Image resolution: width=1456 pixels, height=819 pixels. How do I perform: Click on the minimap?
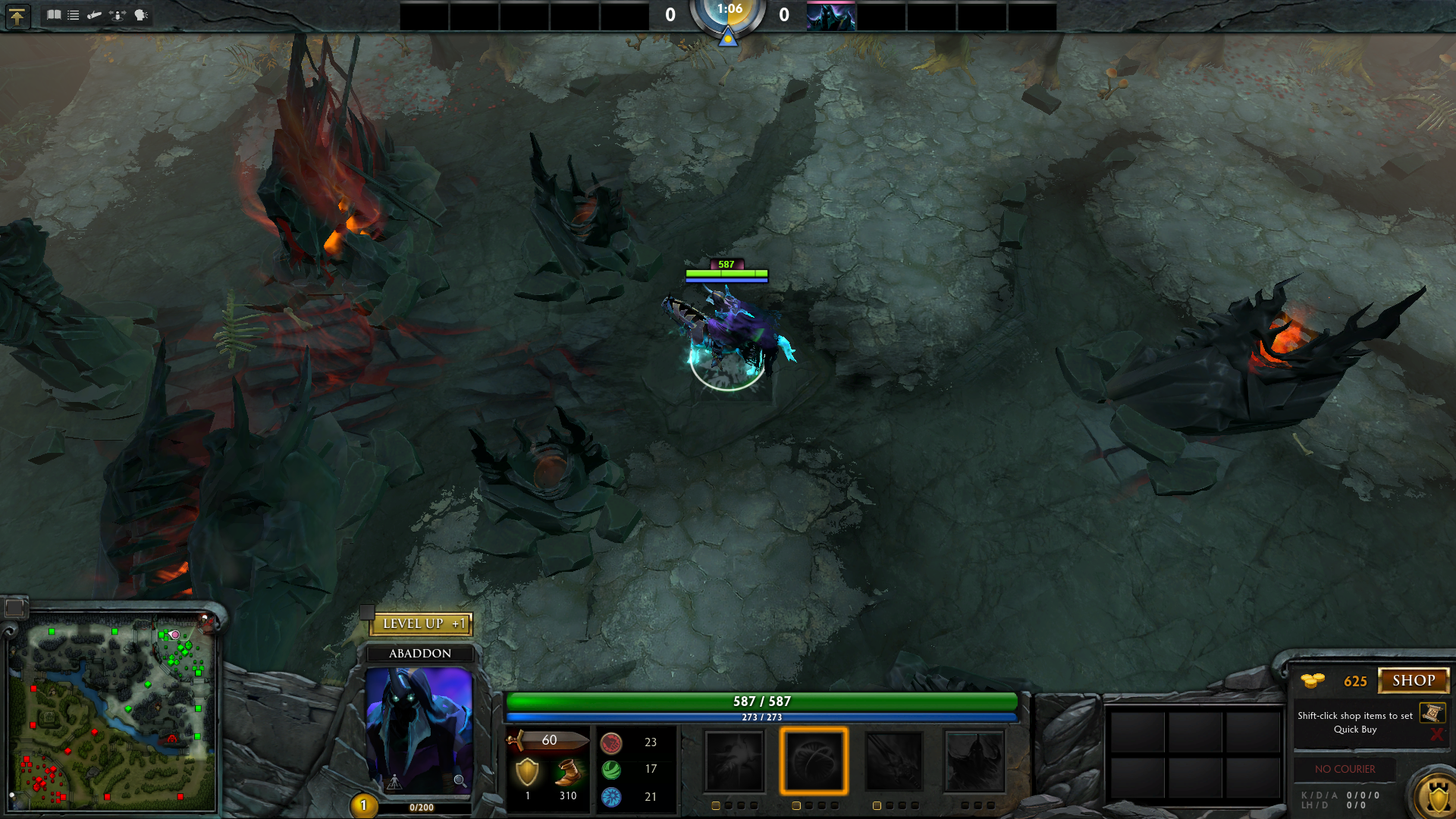point(112,714)
